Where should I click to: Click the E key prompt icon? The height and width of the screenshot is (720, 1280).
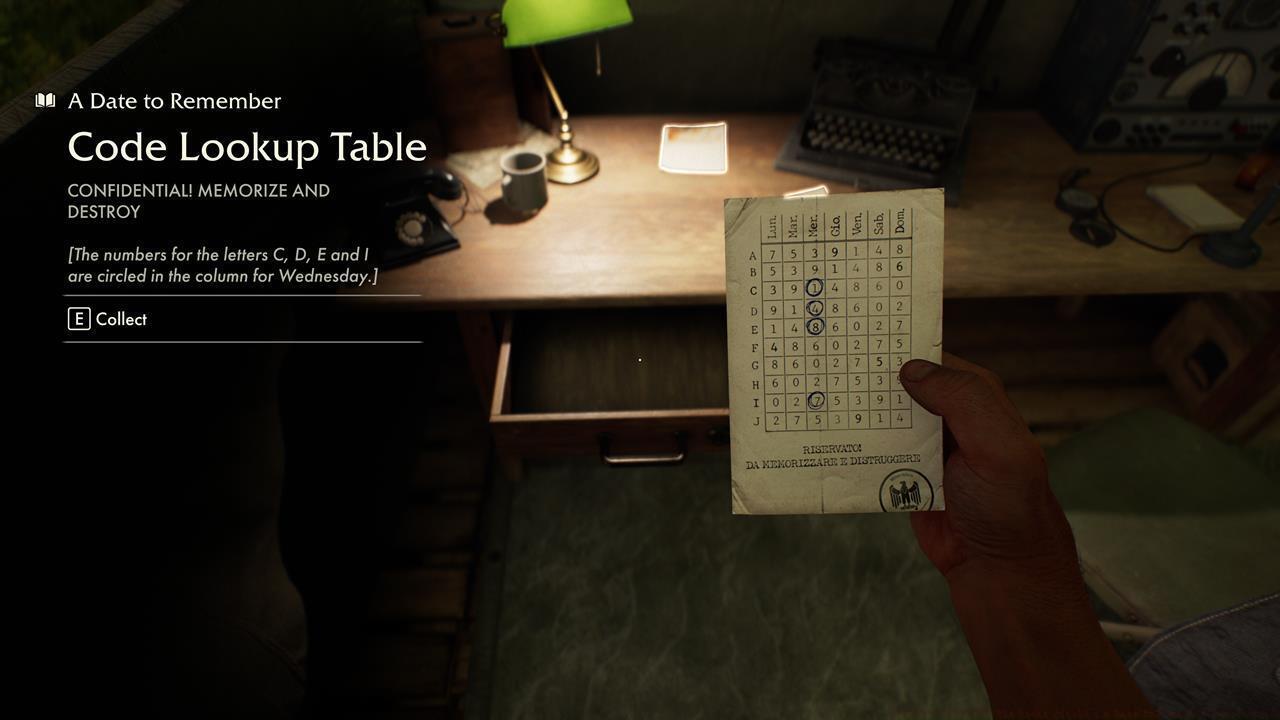78,319
